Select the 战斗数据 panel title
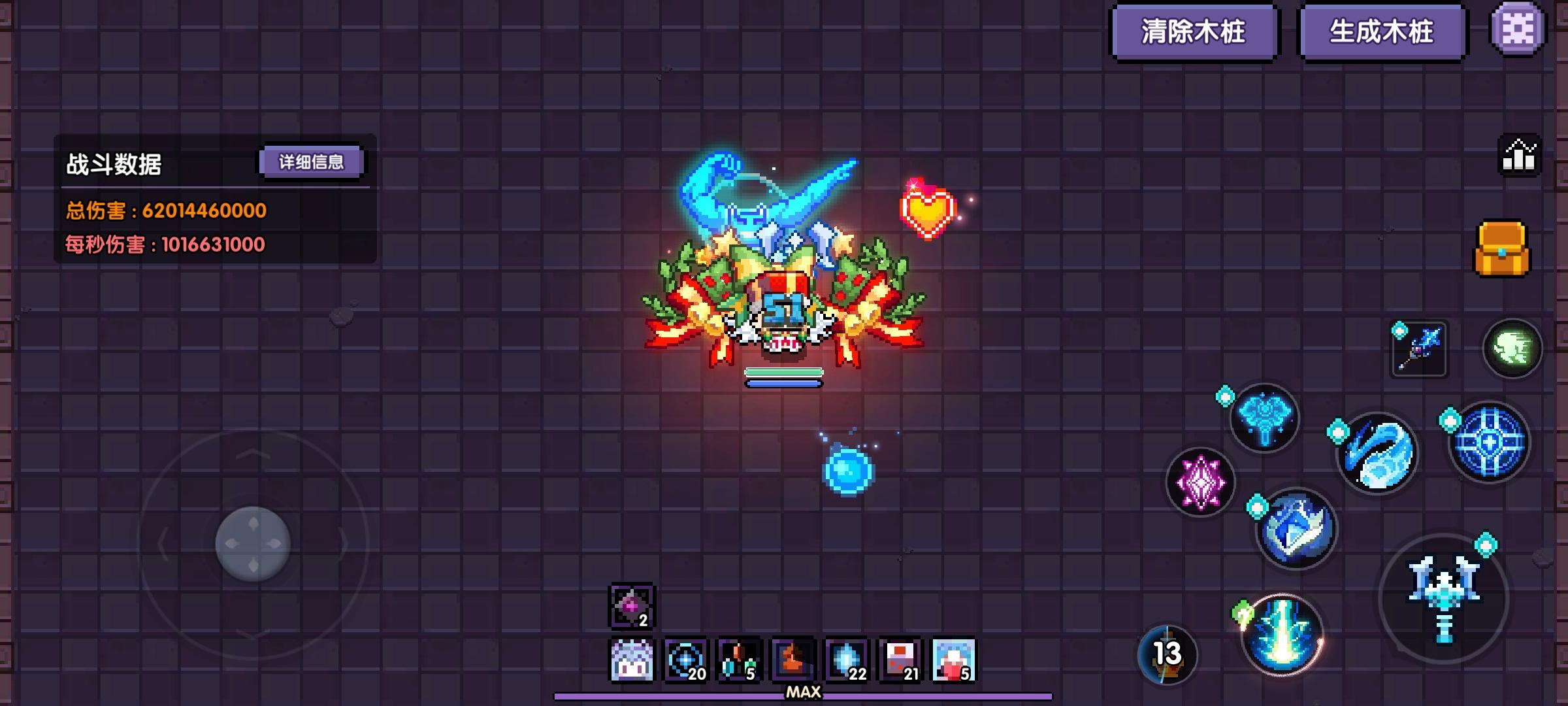The width and height of the screenshot is (1568, 706). 114,162
